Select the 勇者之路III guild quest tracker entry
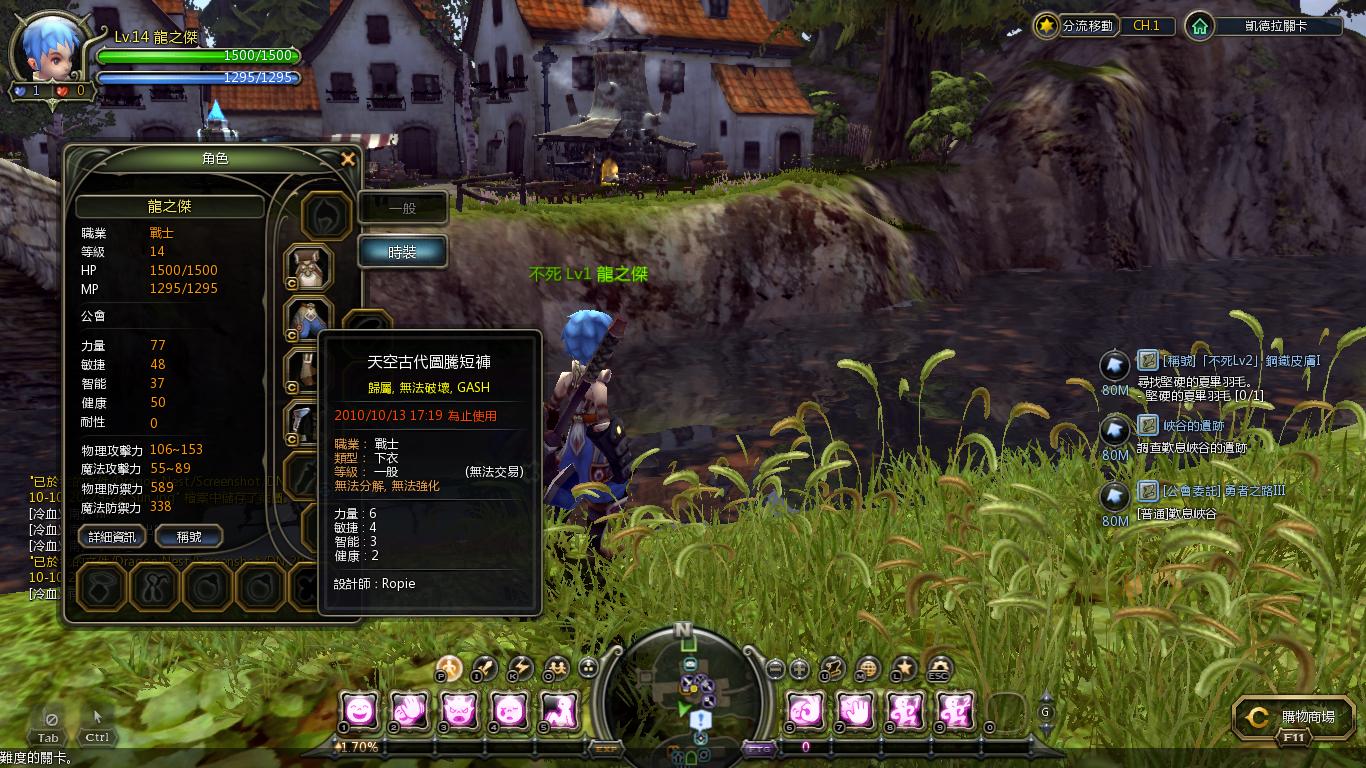The image size is (1366, 768). [1212, 491]
